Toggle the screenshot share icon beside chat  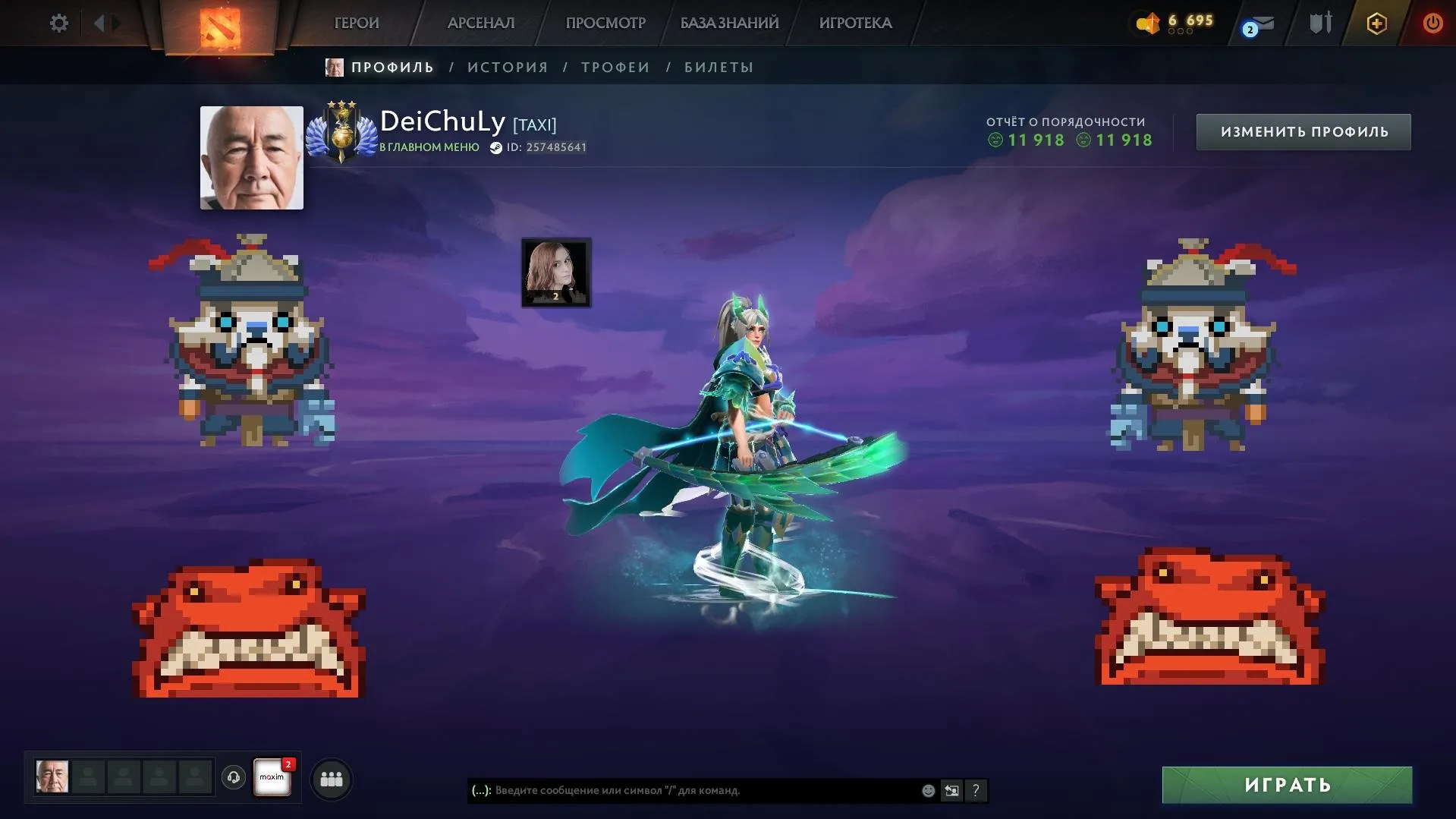click(951, 790)
